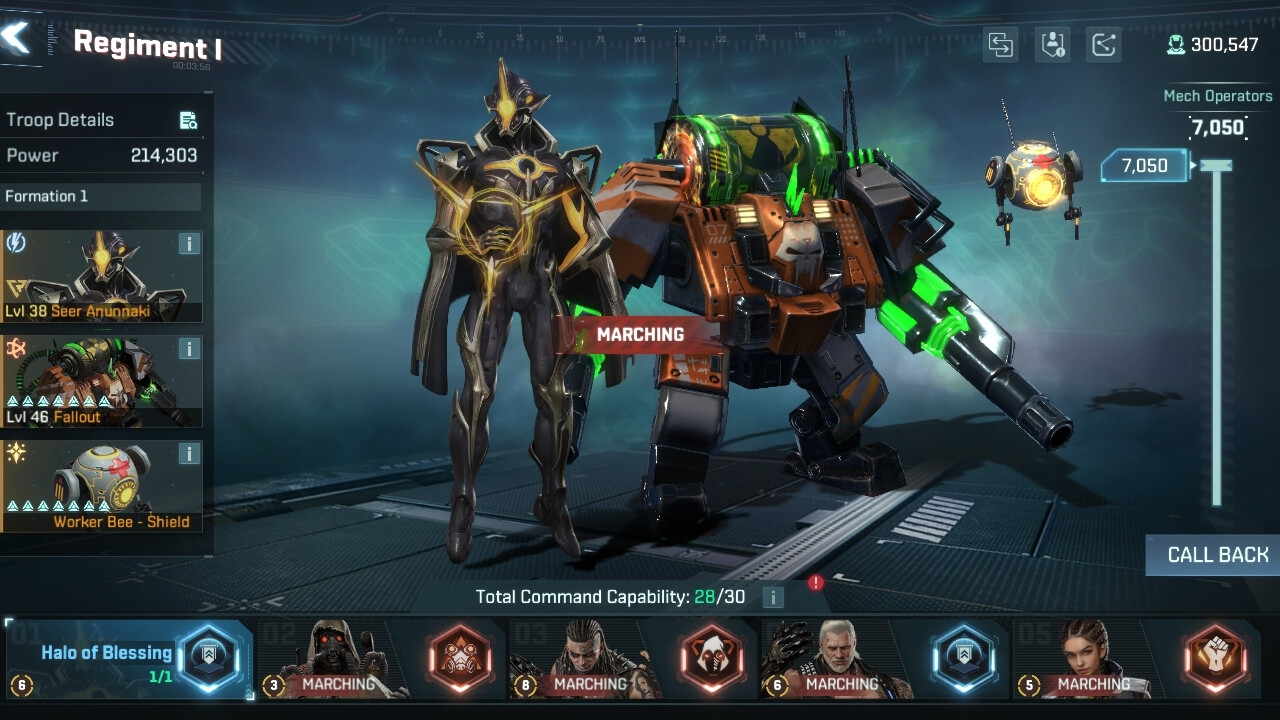Switch to the white-bearded commander's regiment tab
The image size is (1280, 720).
886,660
